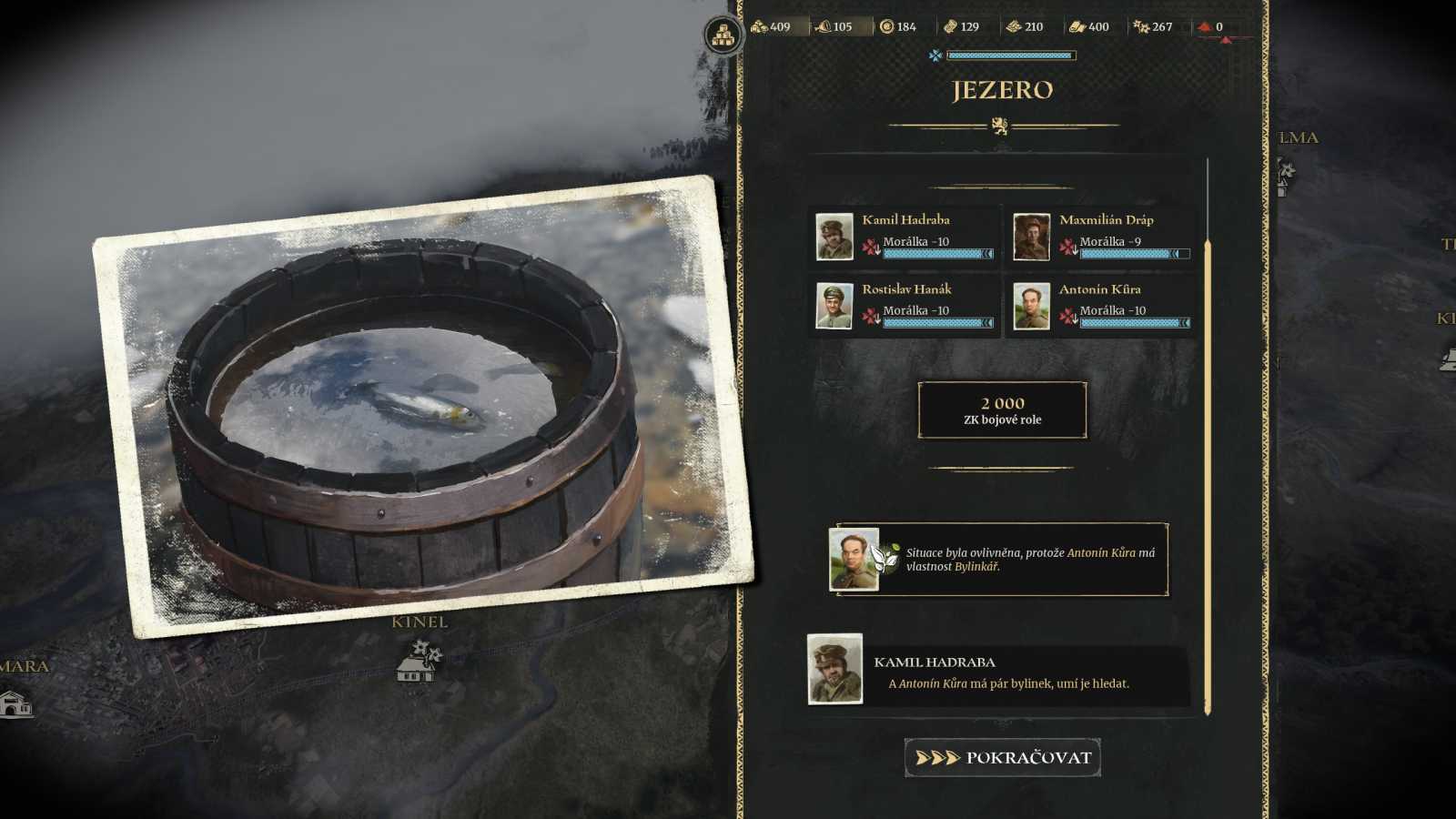Click the fuel resource icon showing 129
Viewport: 1456px width, 819px height.
coord(951,27)
